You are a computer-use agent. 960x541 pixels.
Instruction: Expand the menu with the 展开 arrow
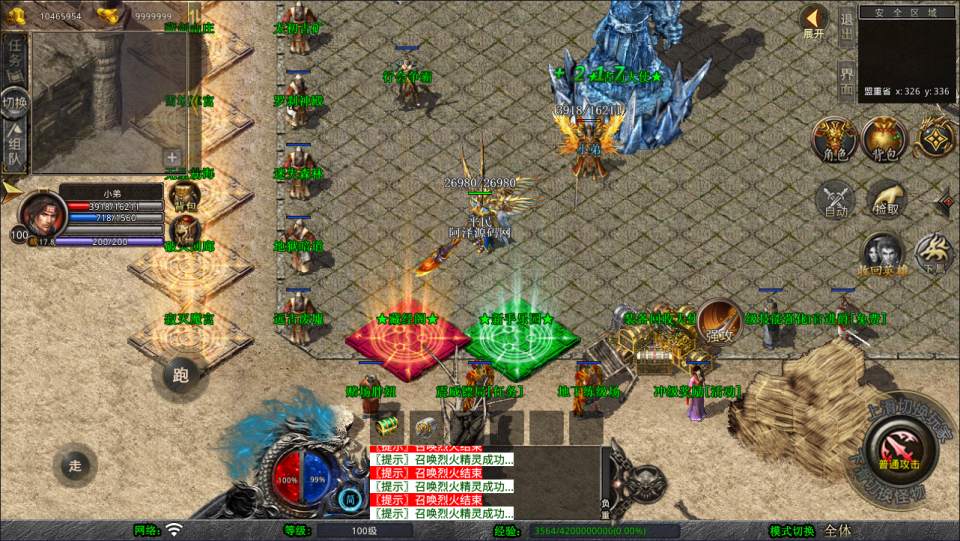[814, 21]
